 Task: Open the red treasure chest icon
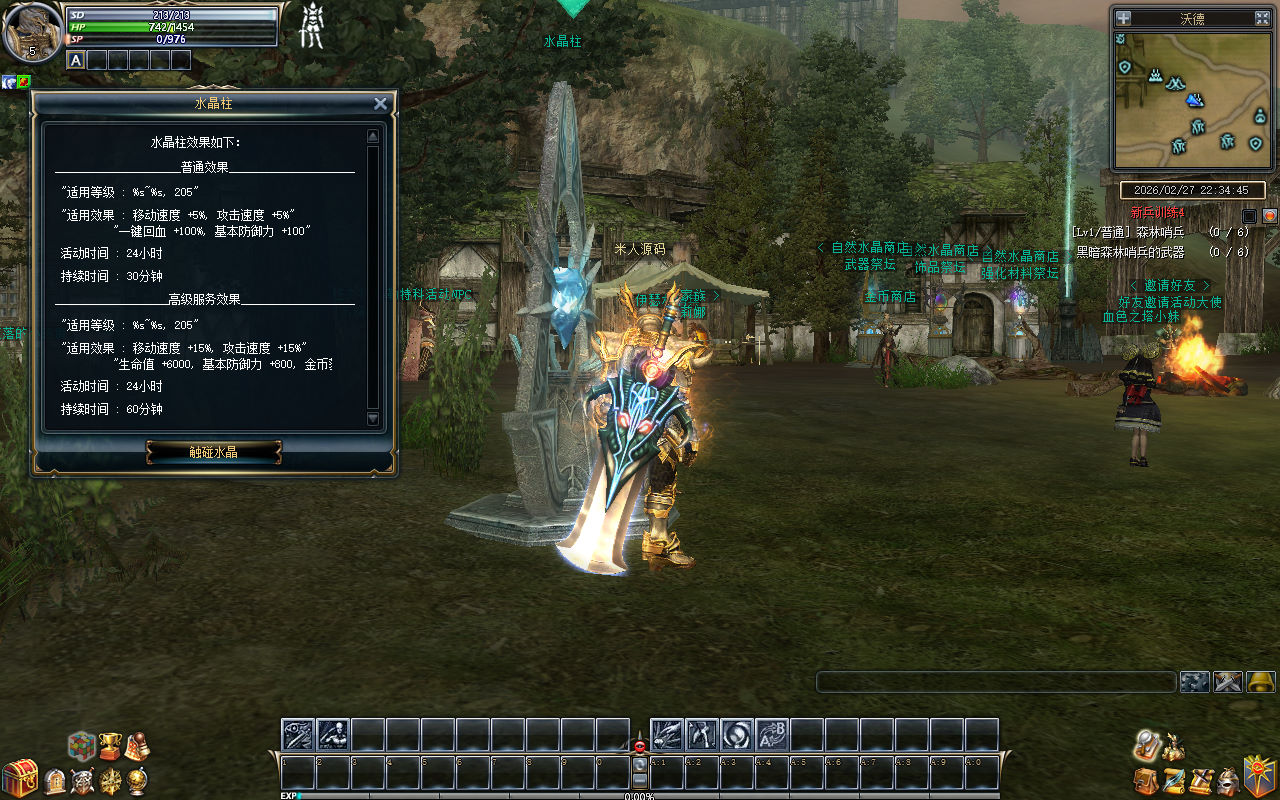point(19,778)
